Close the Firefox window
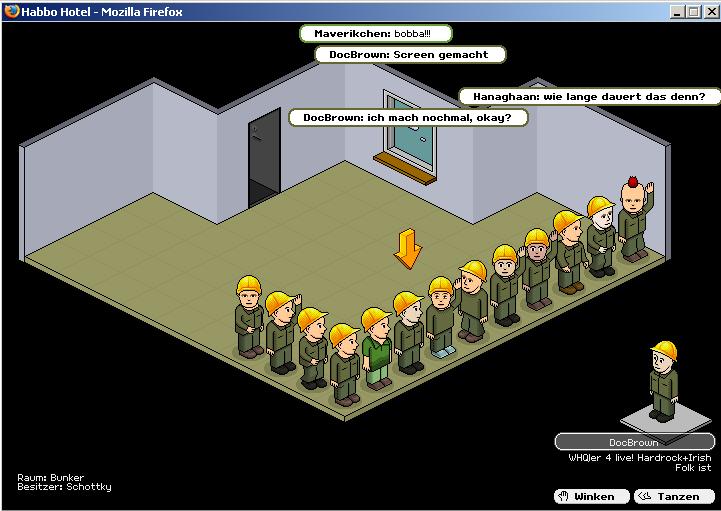Image resolution: width=721 pixels, height=511 pixels. tap(709, 12)
